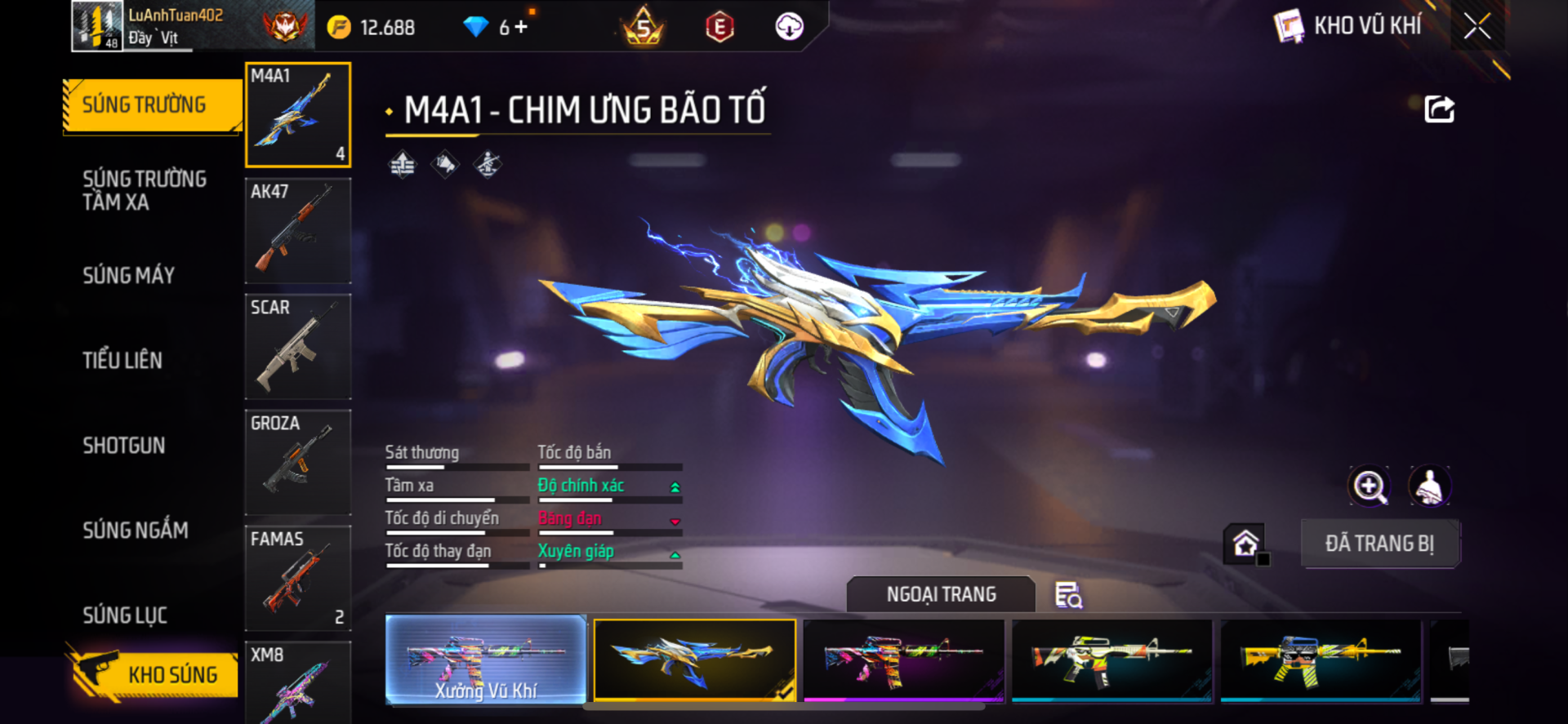Add diamonds using the plus button

click(521, 27)
